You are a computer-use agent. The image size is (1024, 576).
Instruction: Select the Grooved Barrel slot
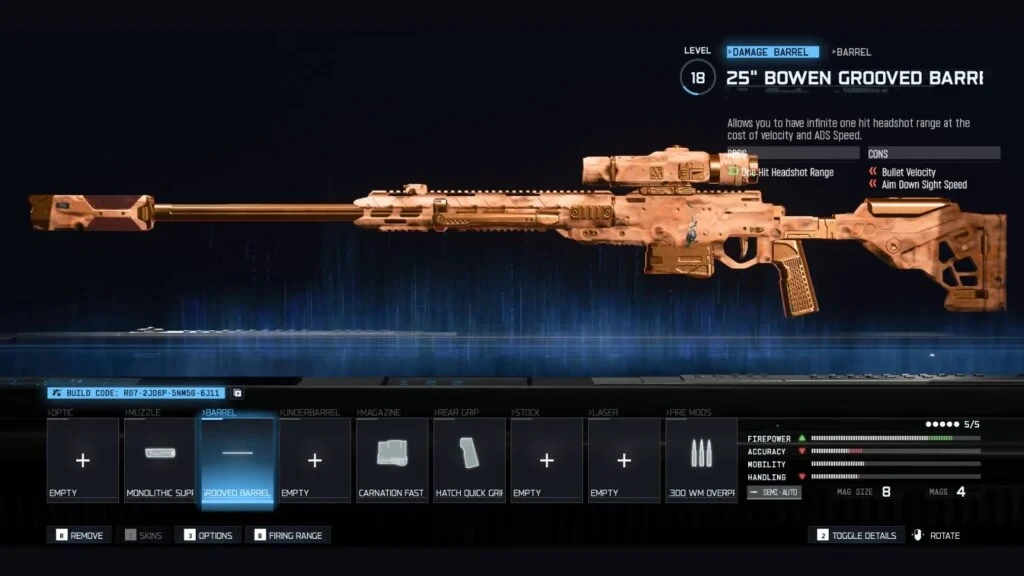point(237,460)
